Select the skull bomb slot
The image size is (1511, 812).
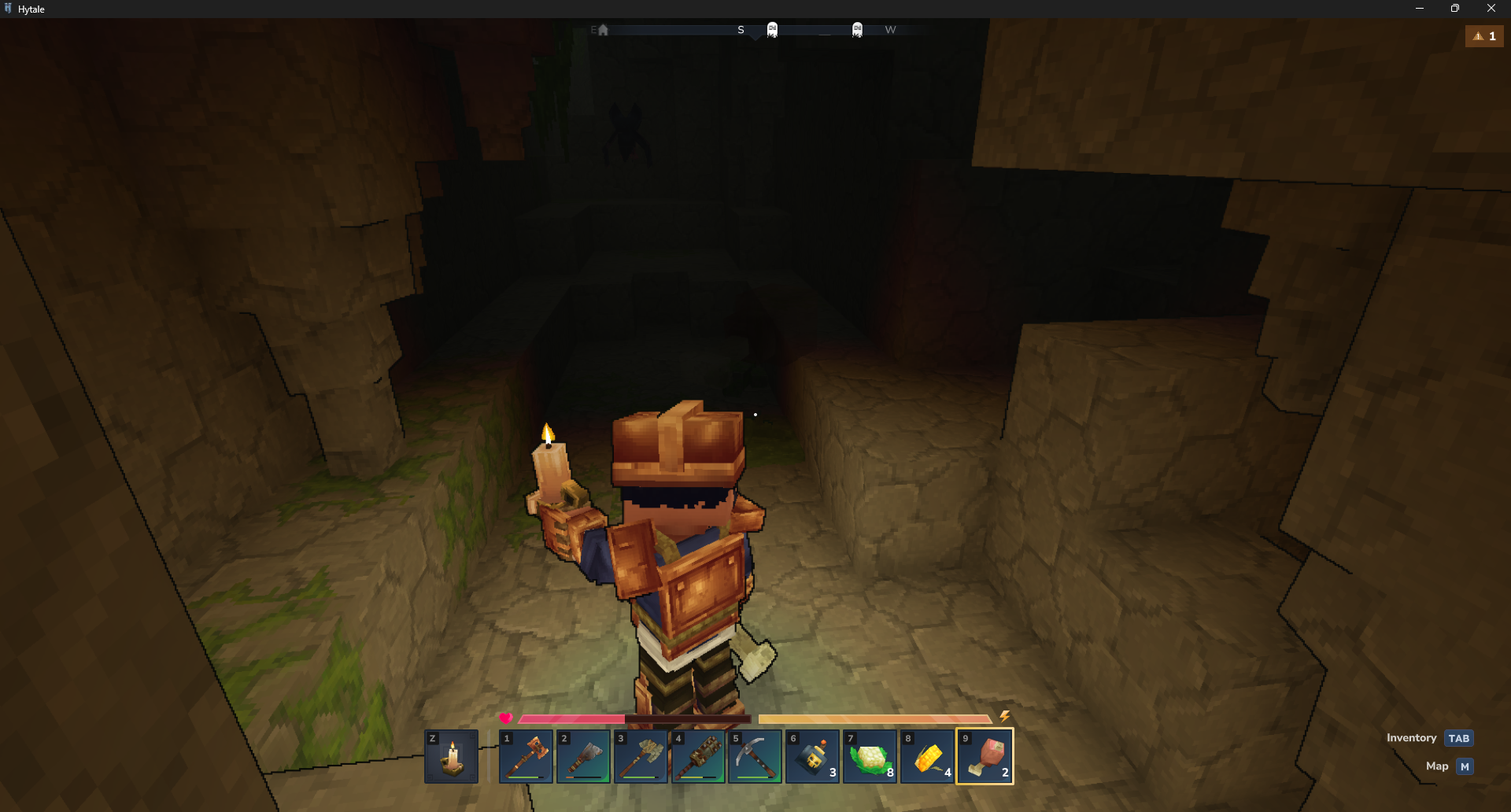813,757
